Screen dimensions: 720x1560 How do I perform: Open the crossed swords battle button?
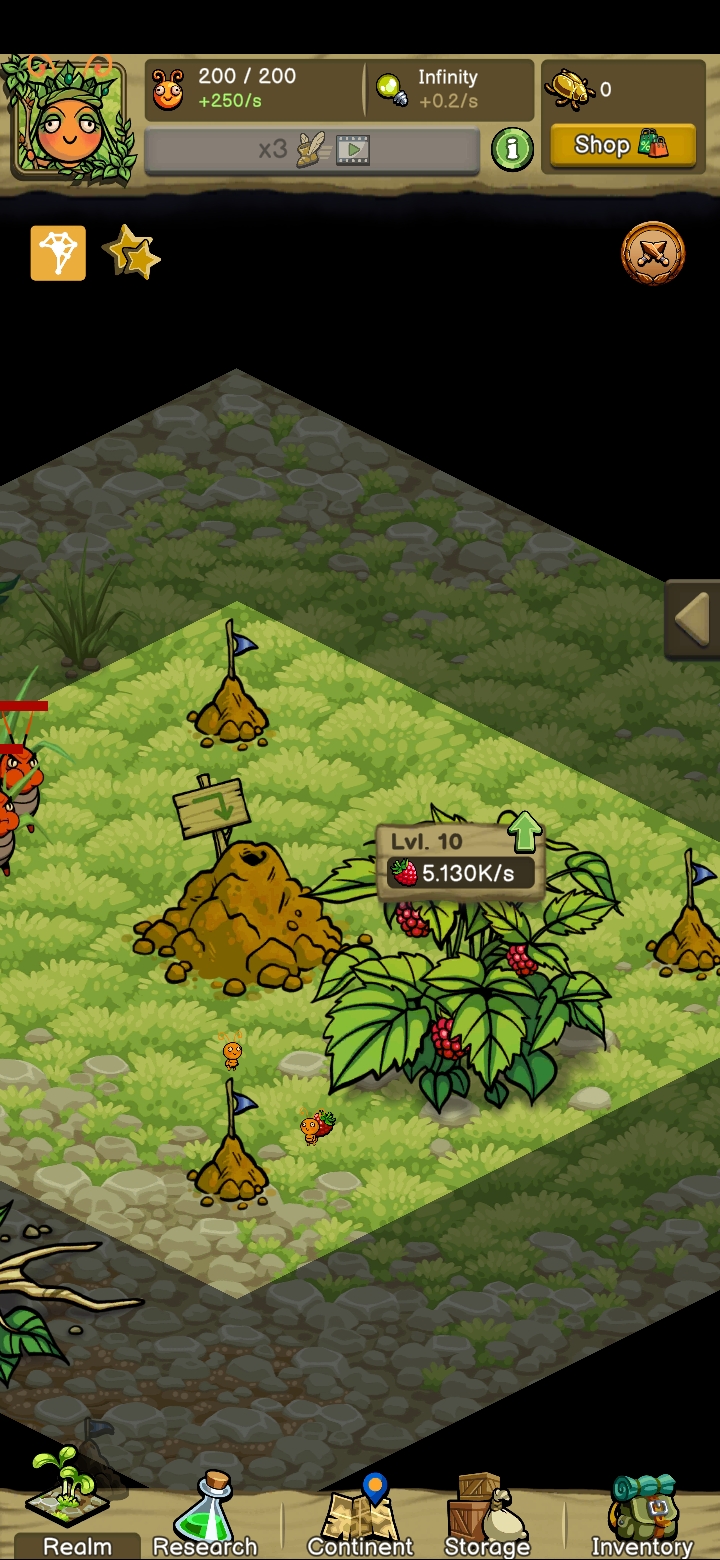point(653,254)
